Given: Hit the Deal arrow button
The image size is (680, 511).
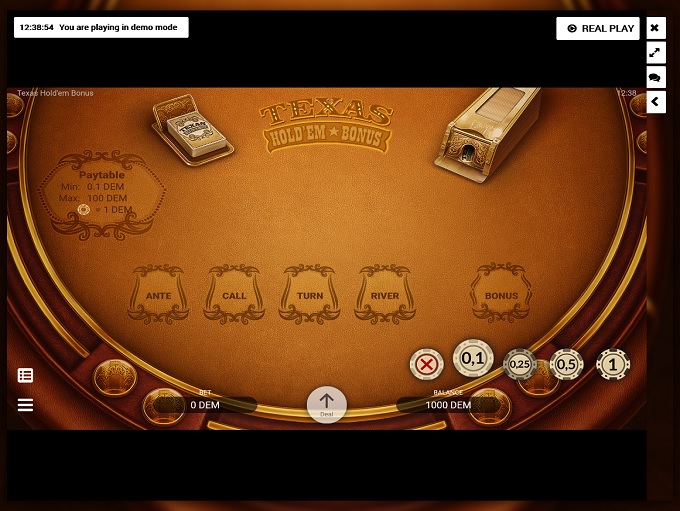Looking at the screenshot, I should click(x=326, y=404).
